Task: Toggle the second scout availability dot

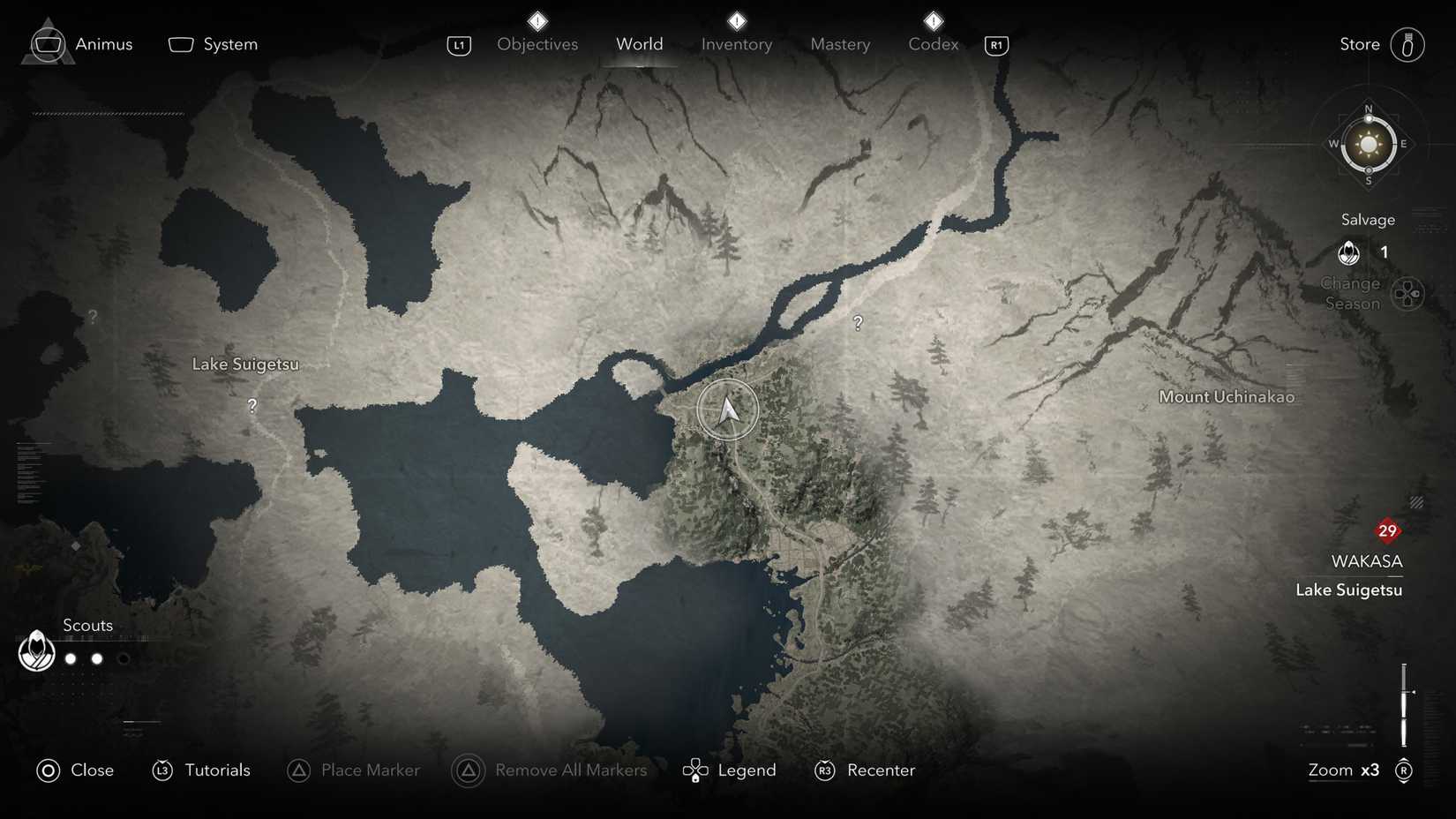Action: click(x=96, y=658)
